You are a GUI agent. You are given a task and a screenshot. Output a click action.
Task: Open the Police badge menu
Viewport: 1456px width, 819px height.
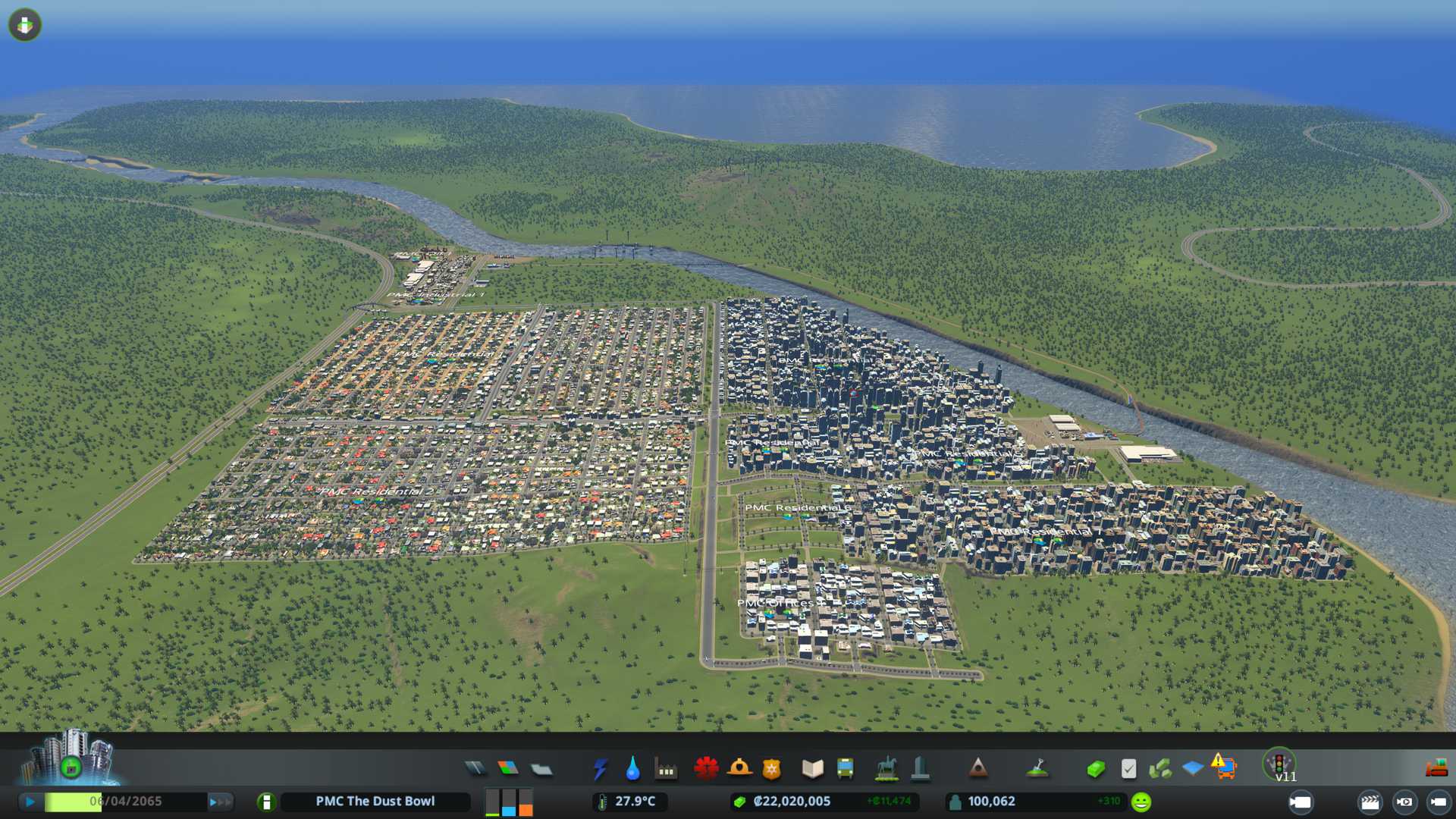(772, 769)
